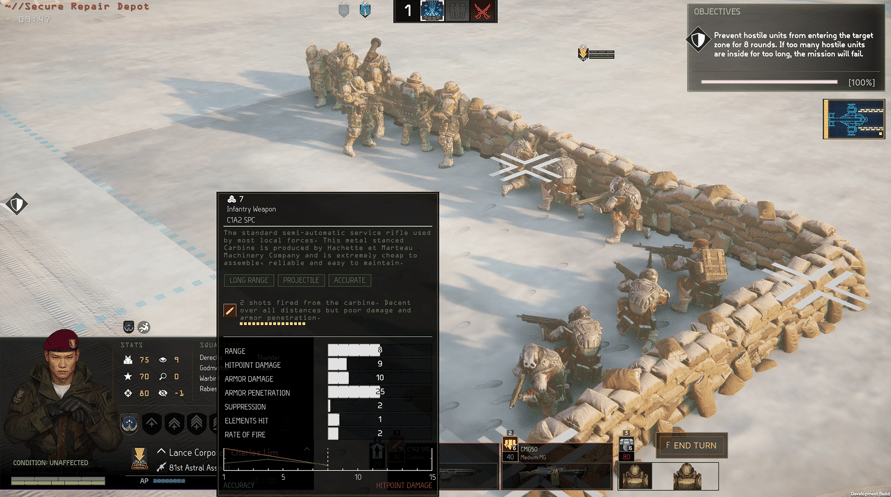Screen dimensions: 891x497
Task: Select the gold medal squad badge
Action: (140, 459)
